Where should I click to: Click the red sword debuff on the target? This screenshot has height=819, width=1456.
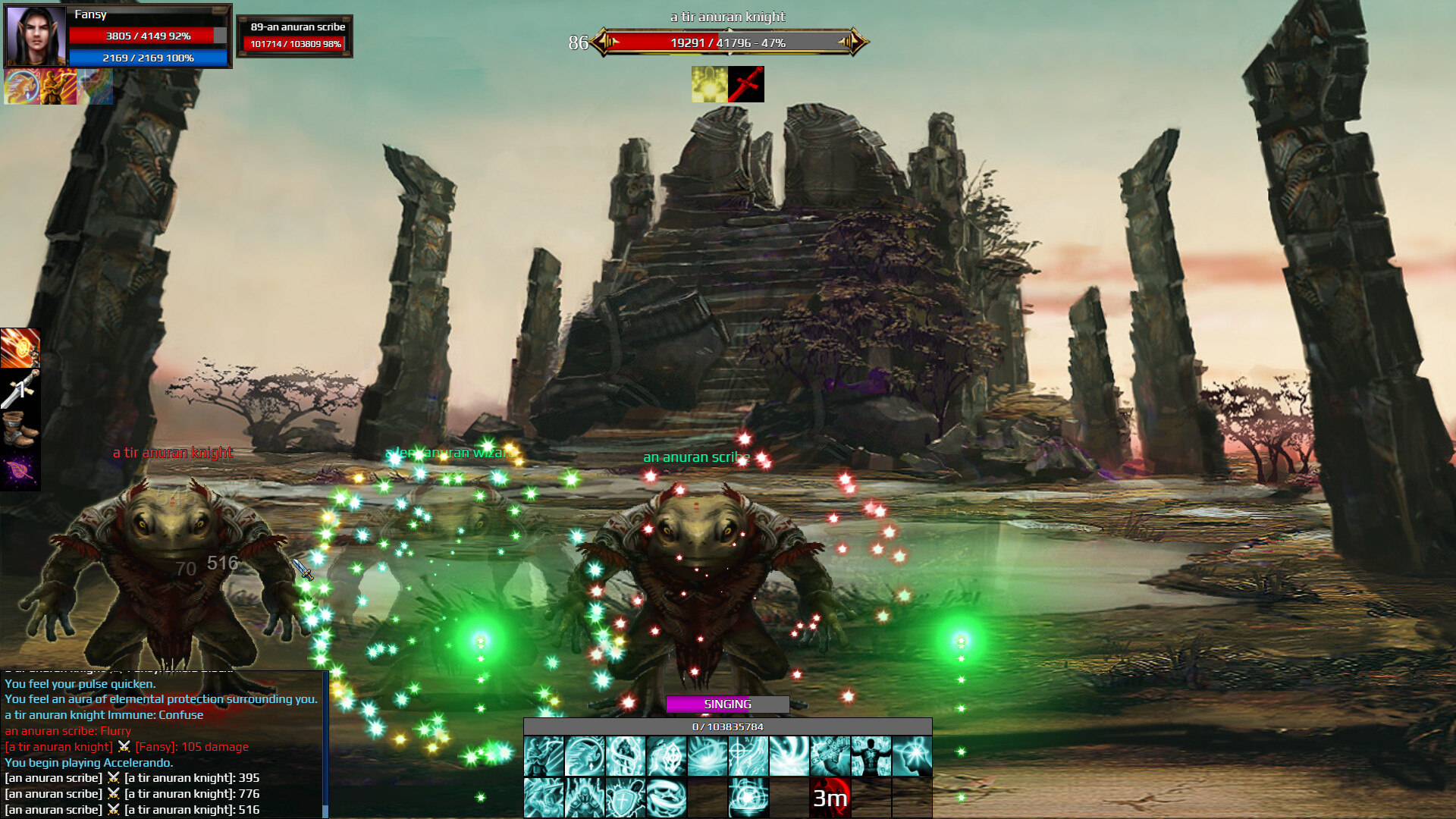click(746, 84)
